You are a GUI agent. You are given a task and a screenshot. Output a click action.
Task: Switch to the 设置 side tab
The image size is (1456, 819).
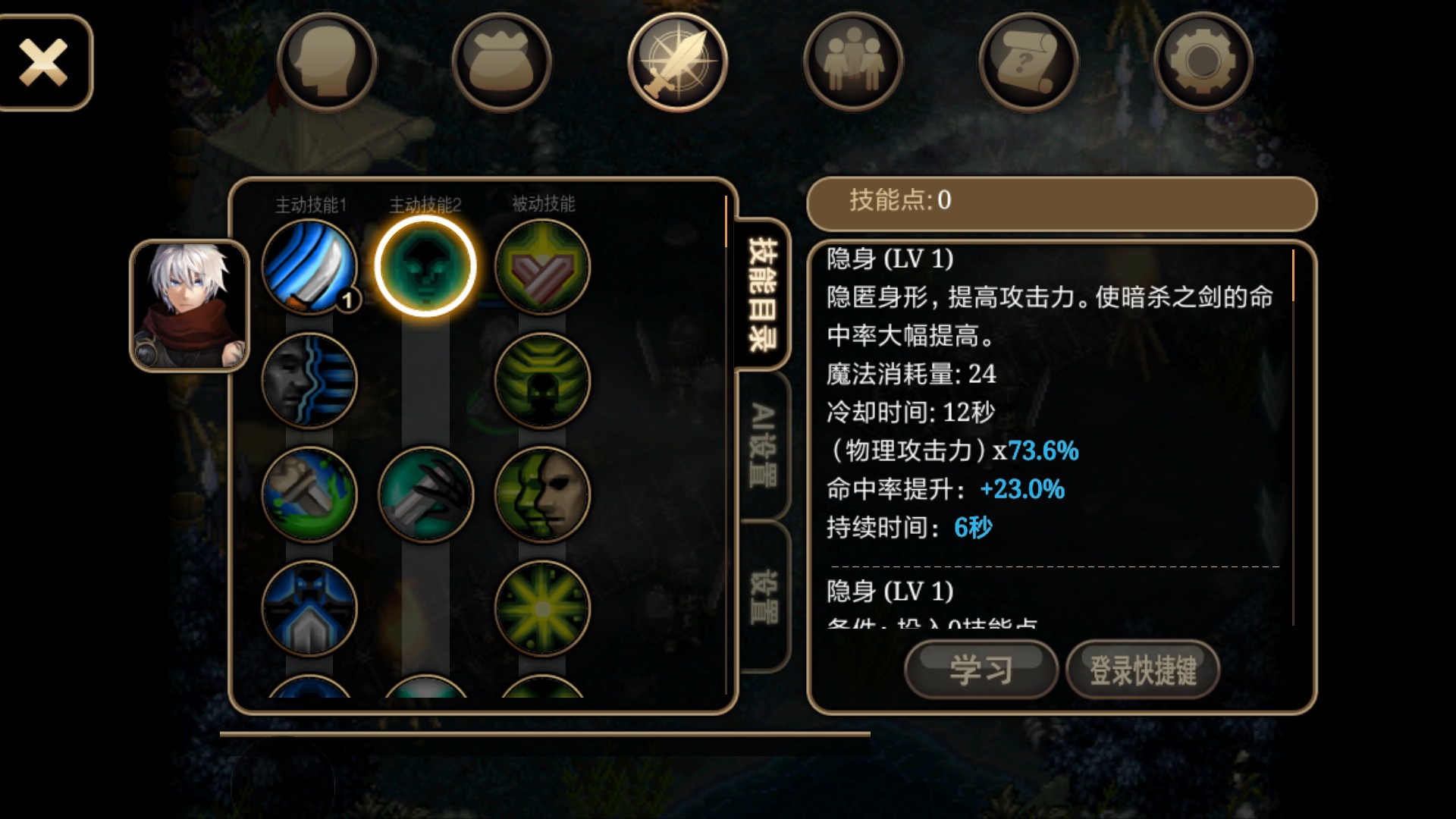[x=763, y=597]
